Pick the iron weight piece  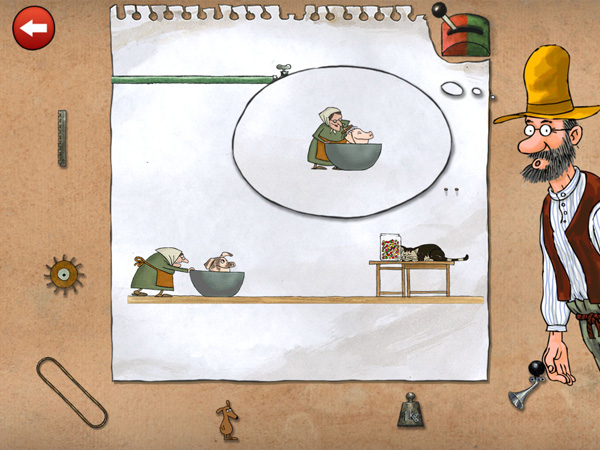click(x=410, y=410)
